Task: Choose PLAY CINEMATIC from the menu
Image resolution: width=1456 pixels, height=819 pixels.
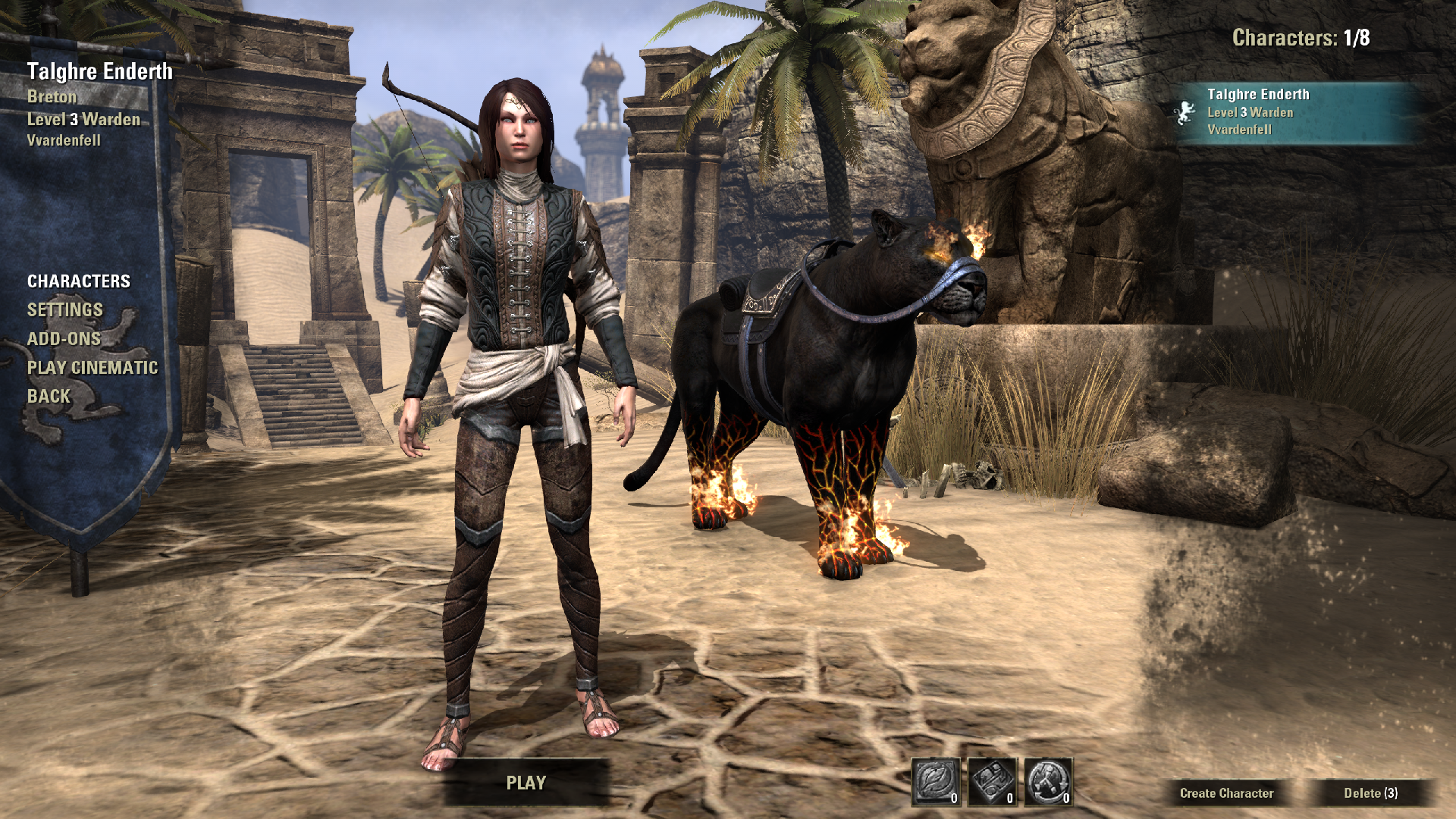Action: (93, 368)
